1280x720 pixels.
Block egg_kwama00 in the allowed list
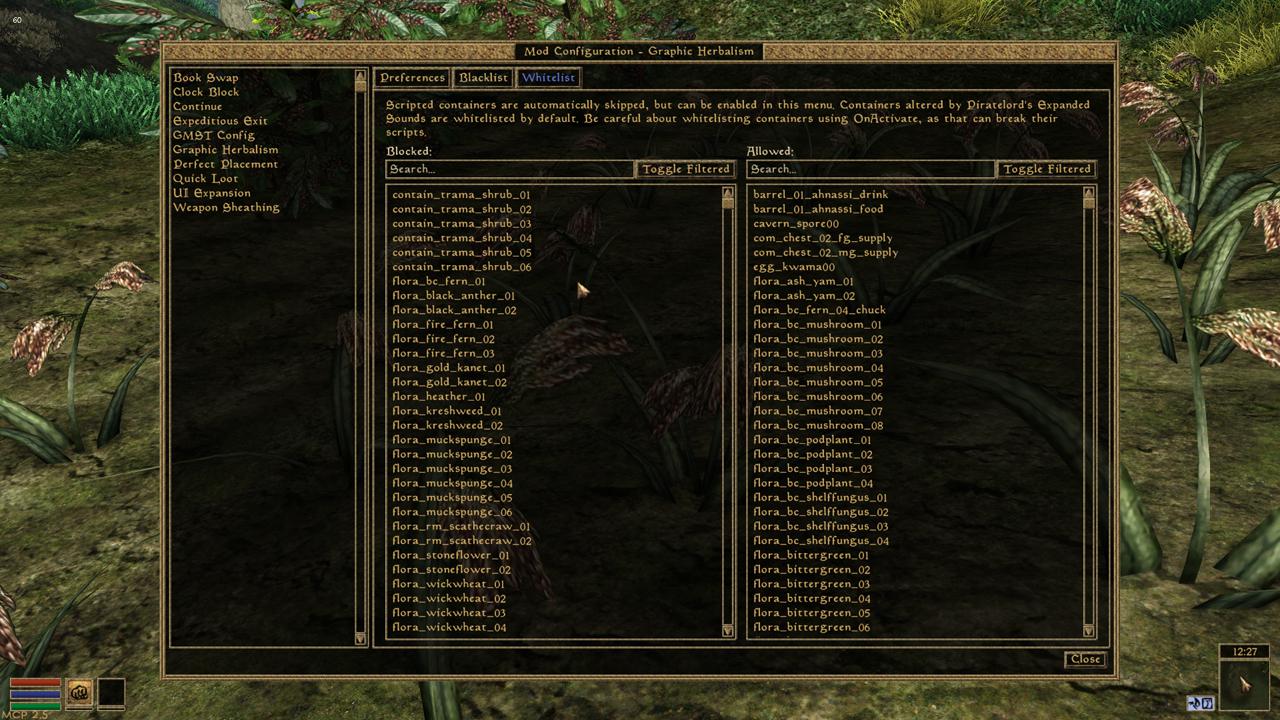tap(793, 267)
